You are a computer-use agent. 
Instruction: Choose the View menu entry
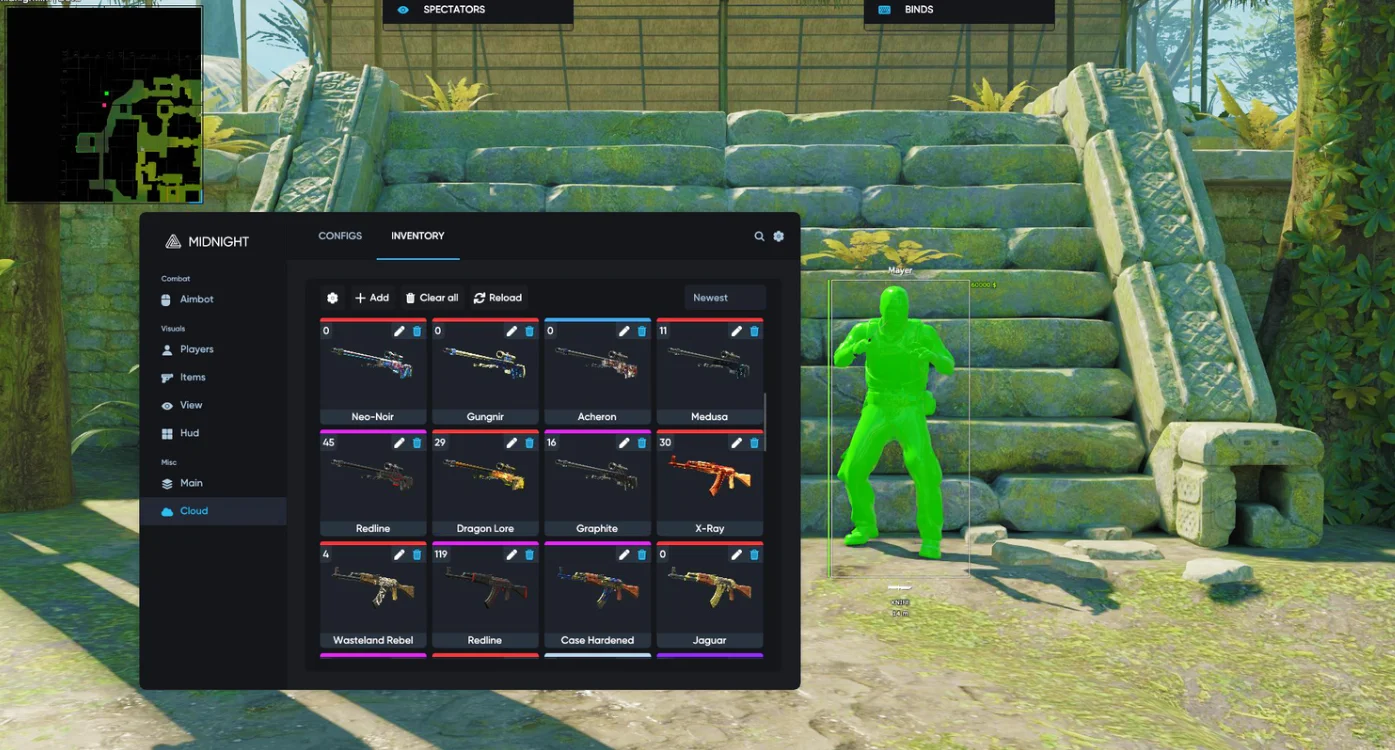click(x=190, y=406)
